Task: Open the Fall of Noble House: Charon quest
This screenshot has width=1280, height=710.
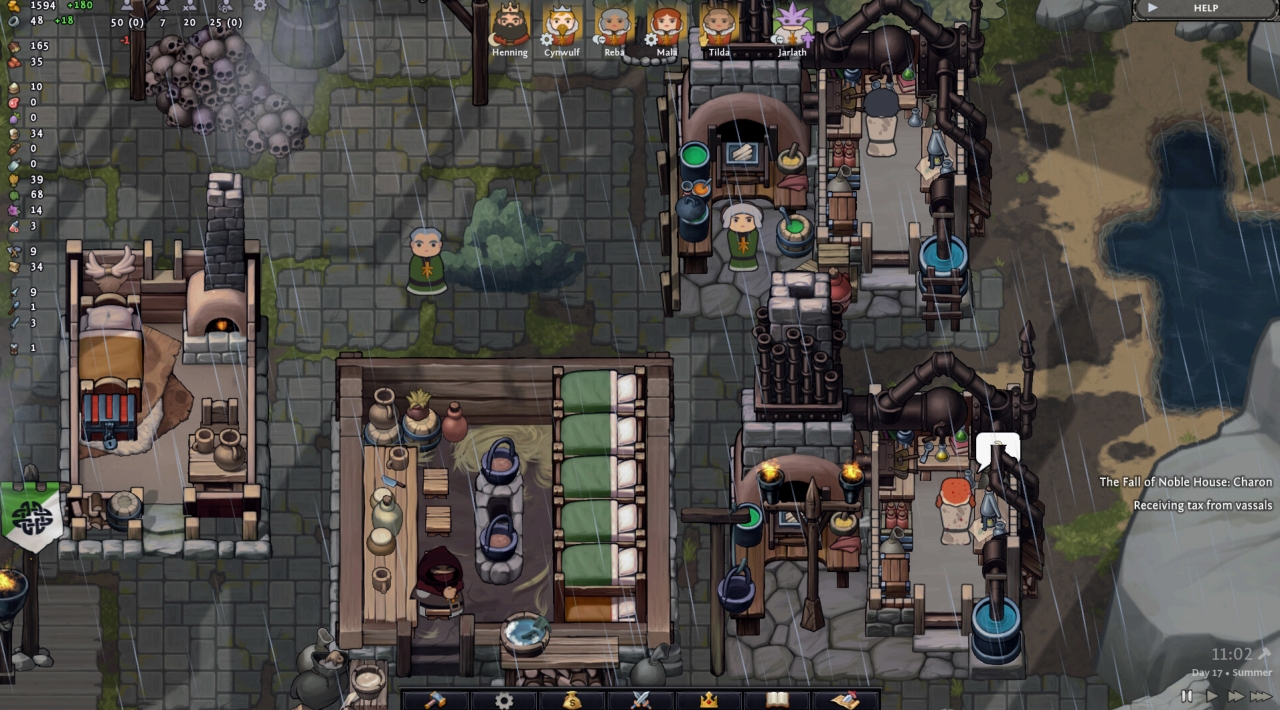Action: click(x=1186, y=482)
